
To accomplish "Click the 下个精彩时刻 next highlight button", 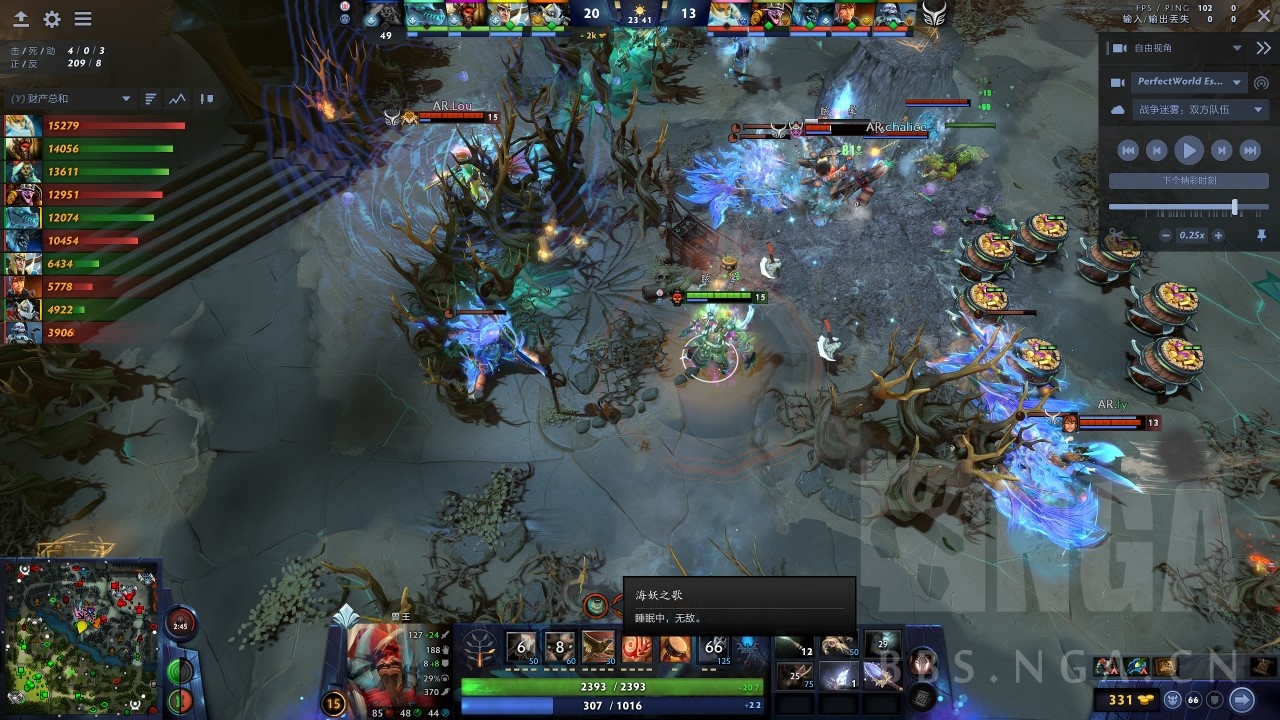I will [x=1187, y=180].
